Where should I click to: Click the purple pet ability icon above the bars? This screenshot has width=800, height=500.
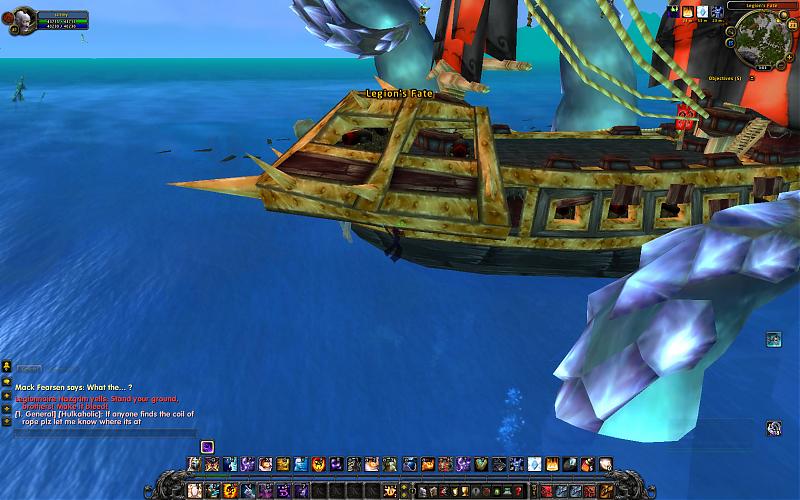coord(207,446)
